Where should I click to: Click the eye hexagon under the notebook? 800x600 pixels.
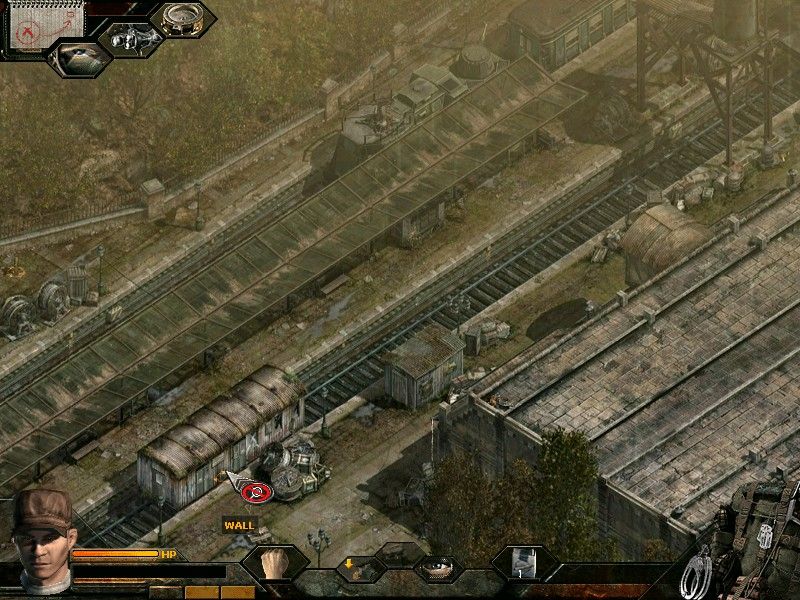tap(79, 57)
